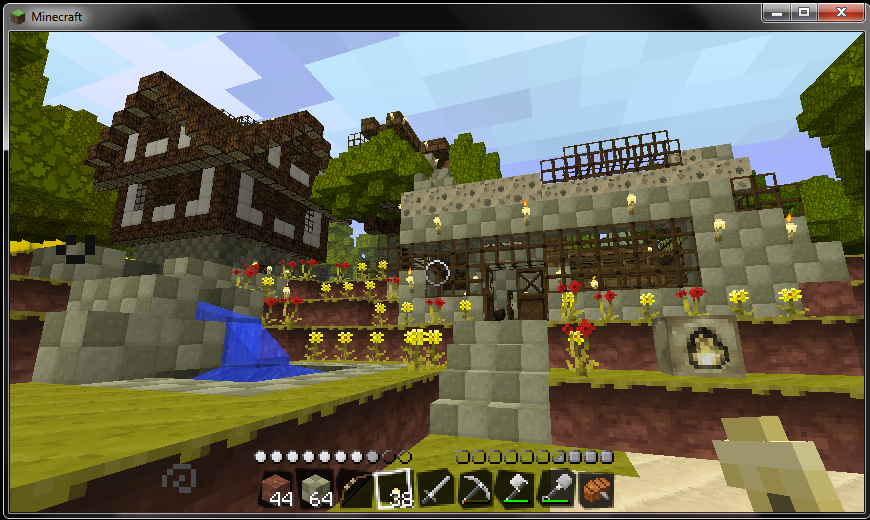The height and width of the screenshot is (520, 870).
Task: Equip the sword in the hotbar
Action: (435, 490)
